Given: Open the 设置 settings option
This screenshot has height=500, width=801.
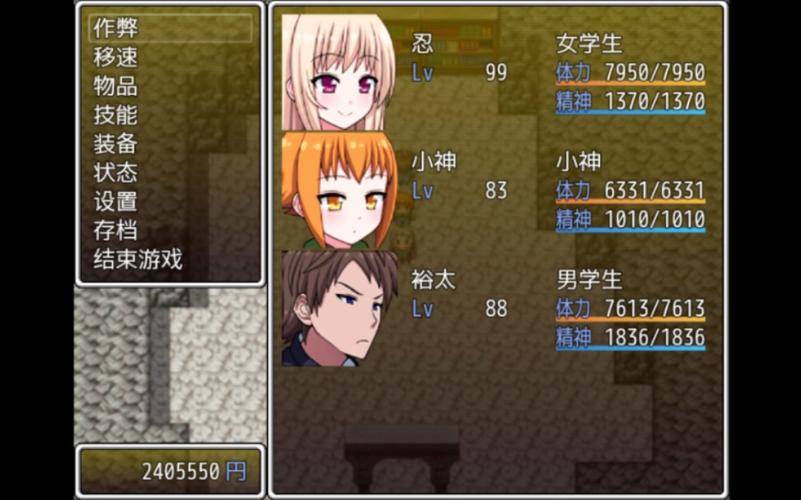Looking at the screenshot, I should click(x=116, y=202).
